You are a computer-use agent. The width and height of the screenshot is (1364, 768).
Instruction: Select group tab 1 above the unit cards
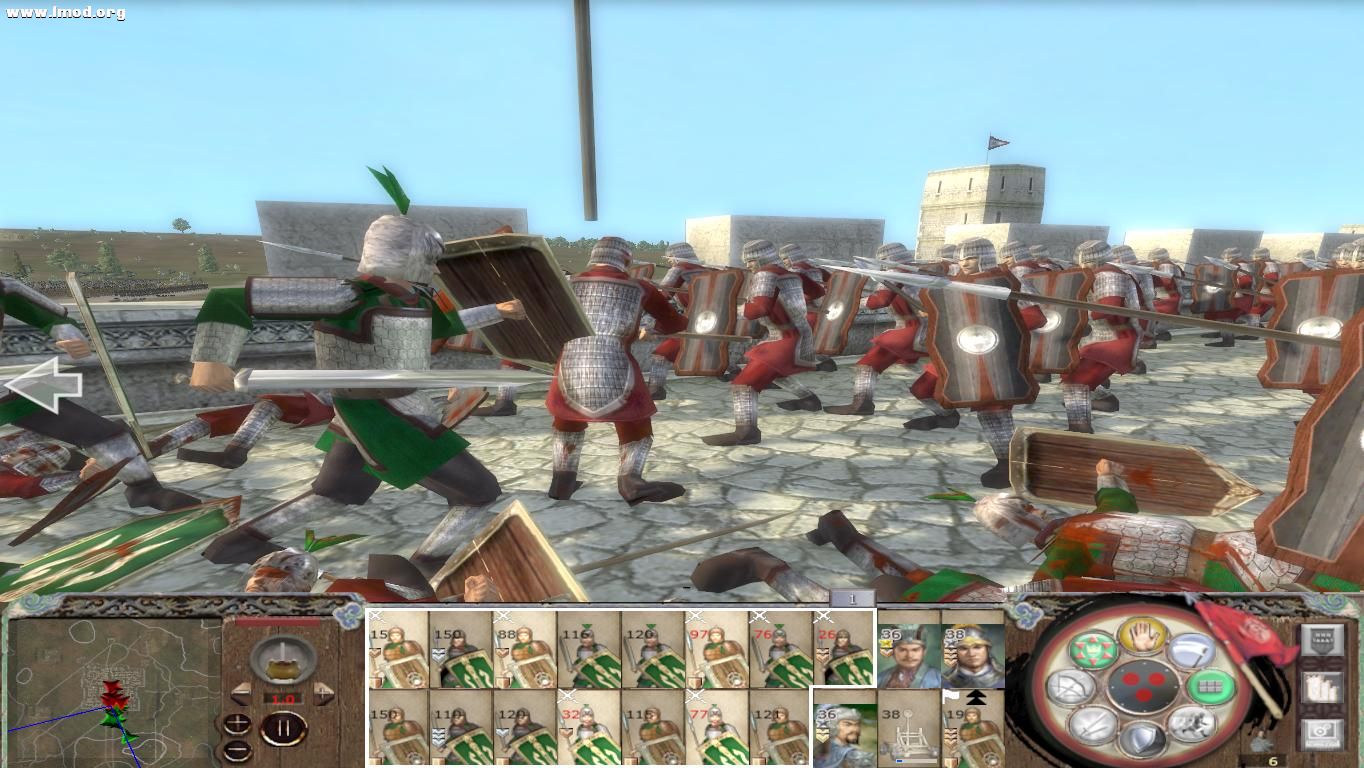coord(851,597)
